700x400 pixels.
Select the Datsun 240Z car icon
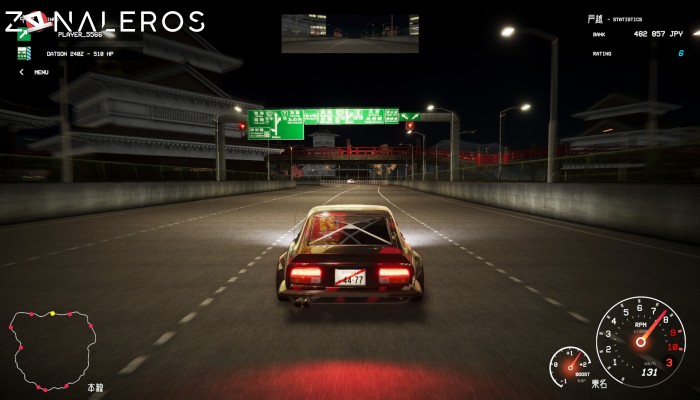24,53
